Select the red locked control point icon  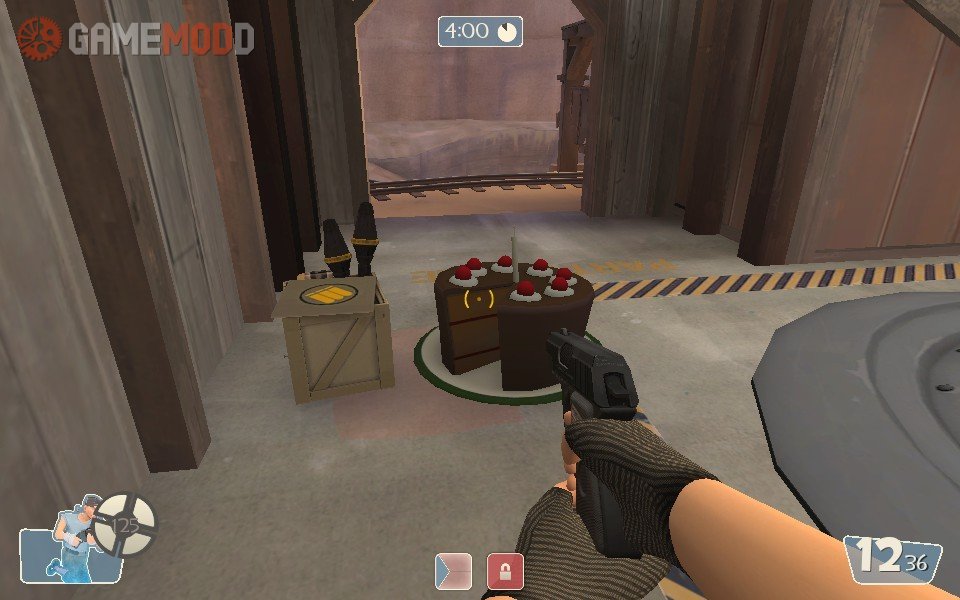tap(505, 571)
